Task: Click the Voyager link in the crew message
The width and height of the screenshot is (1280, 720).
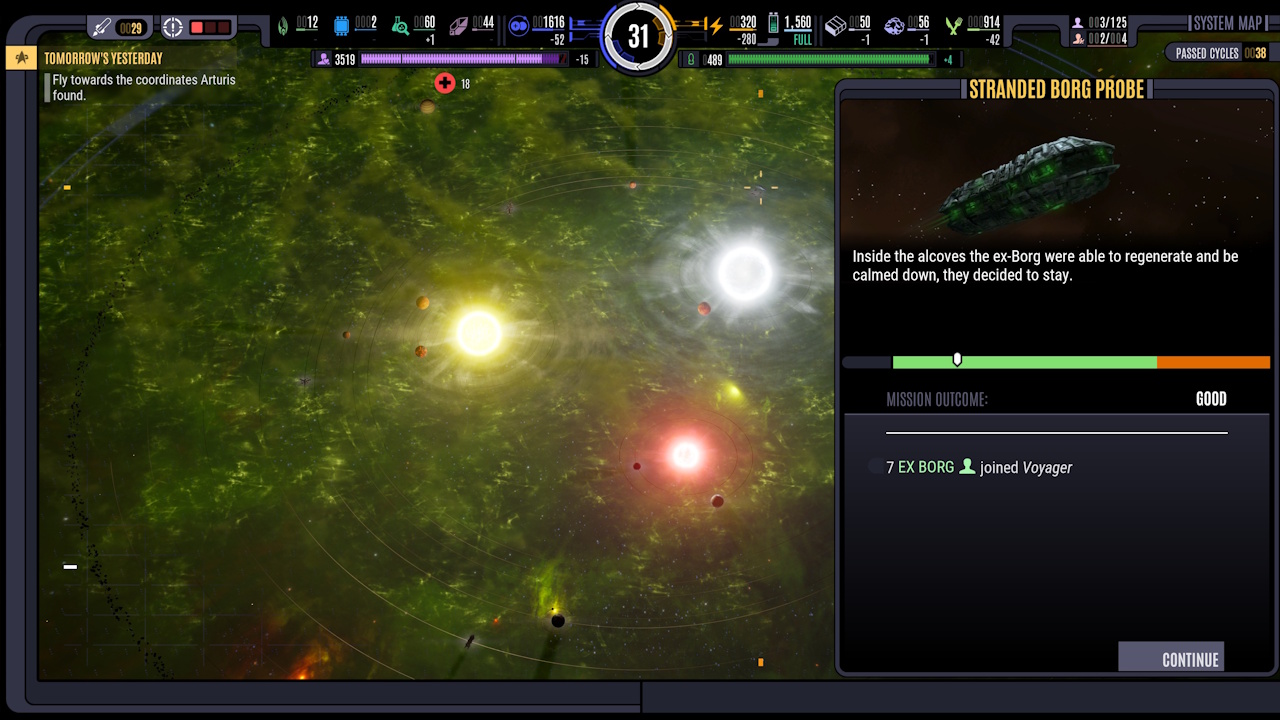Action: (1047, 467)
